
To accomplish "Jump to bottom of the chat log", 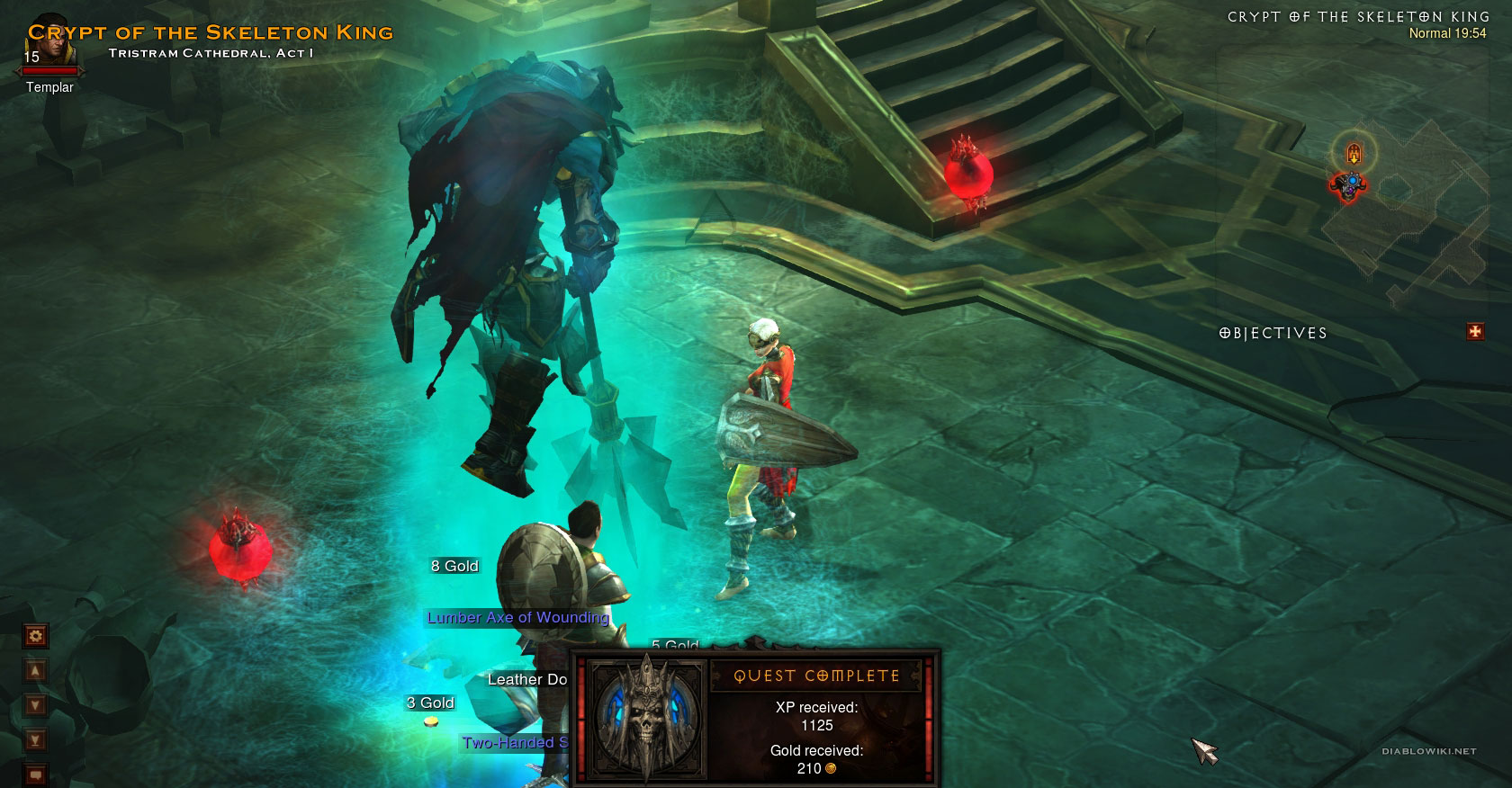I will click(x=35, y=740).
